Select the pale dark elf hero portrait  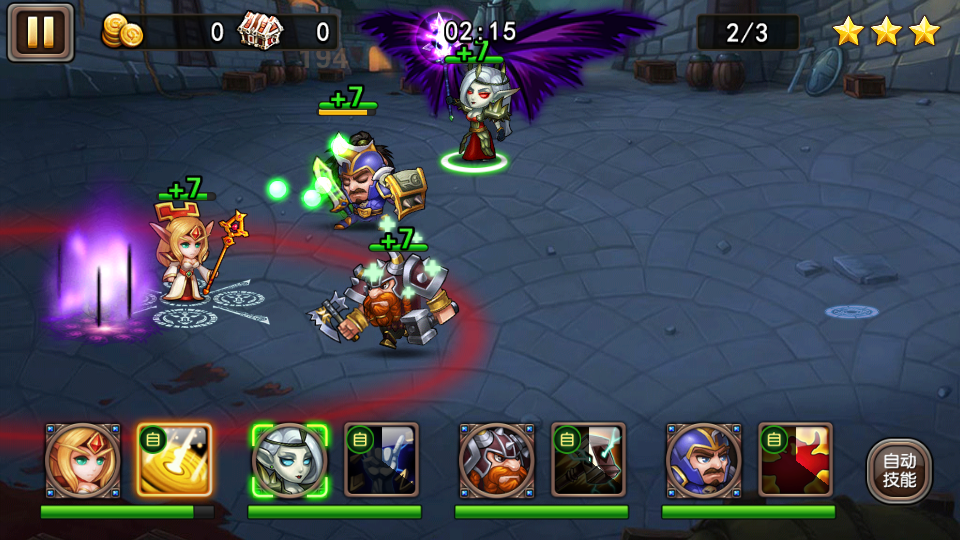point(289,460)
